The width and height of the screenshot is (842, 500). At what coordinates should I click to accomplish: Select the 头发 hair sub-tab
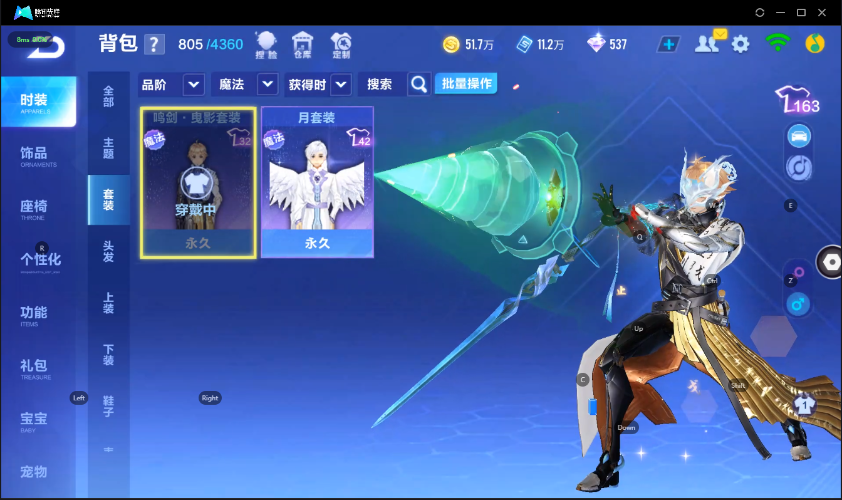(x=108, y=251)
